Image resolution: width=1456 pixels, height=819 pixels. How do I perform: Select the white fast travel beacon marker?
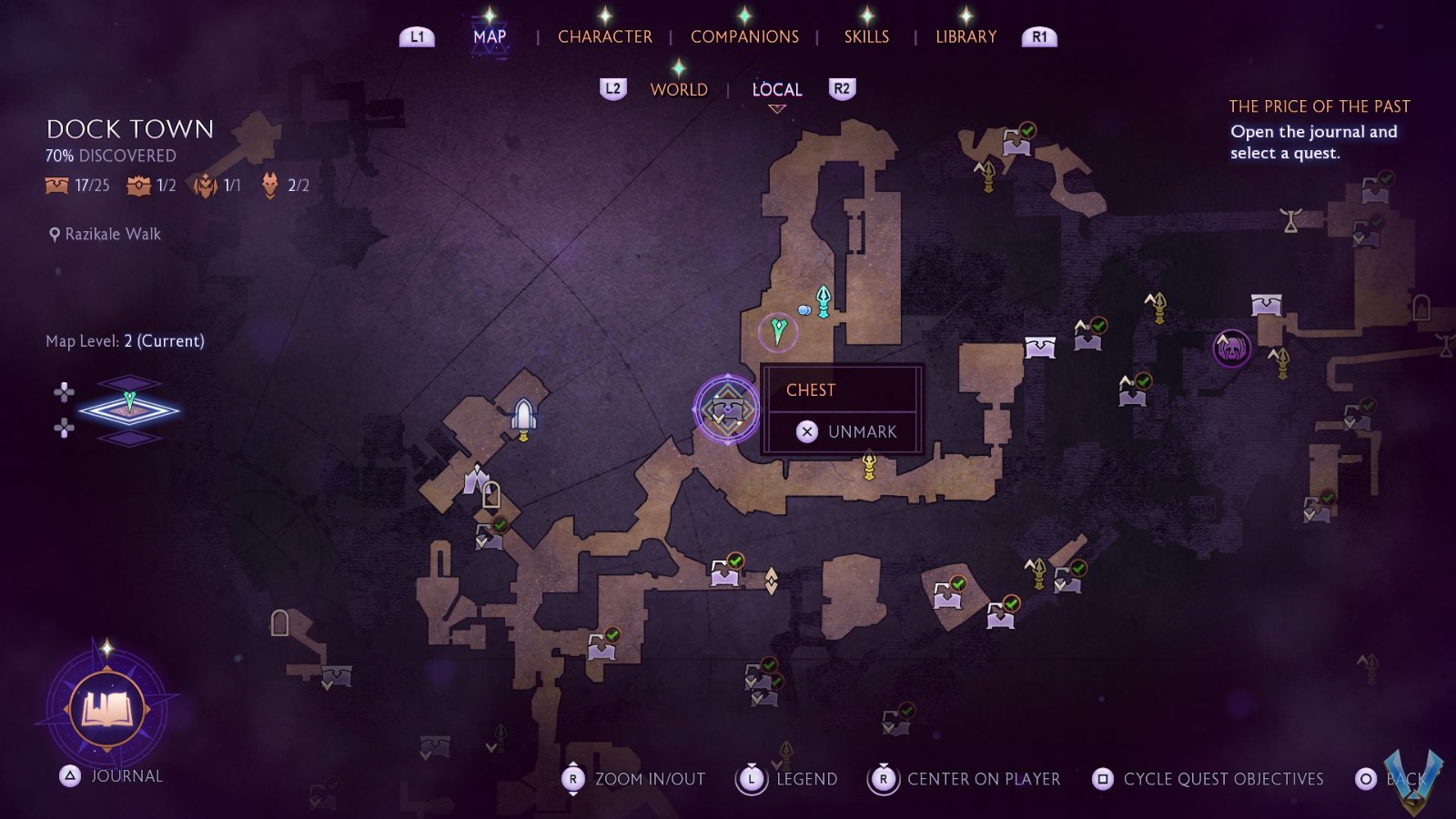coord(523,417)
